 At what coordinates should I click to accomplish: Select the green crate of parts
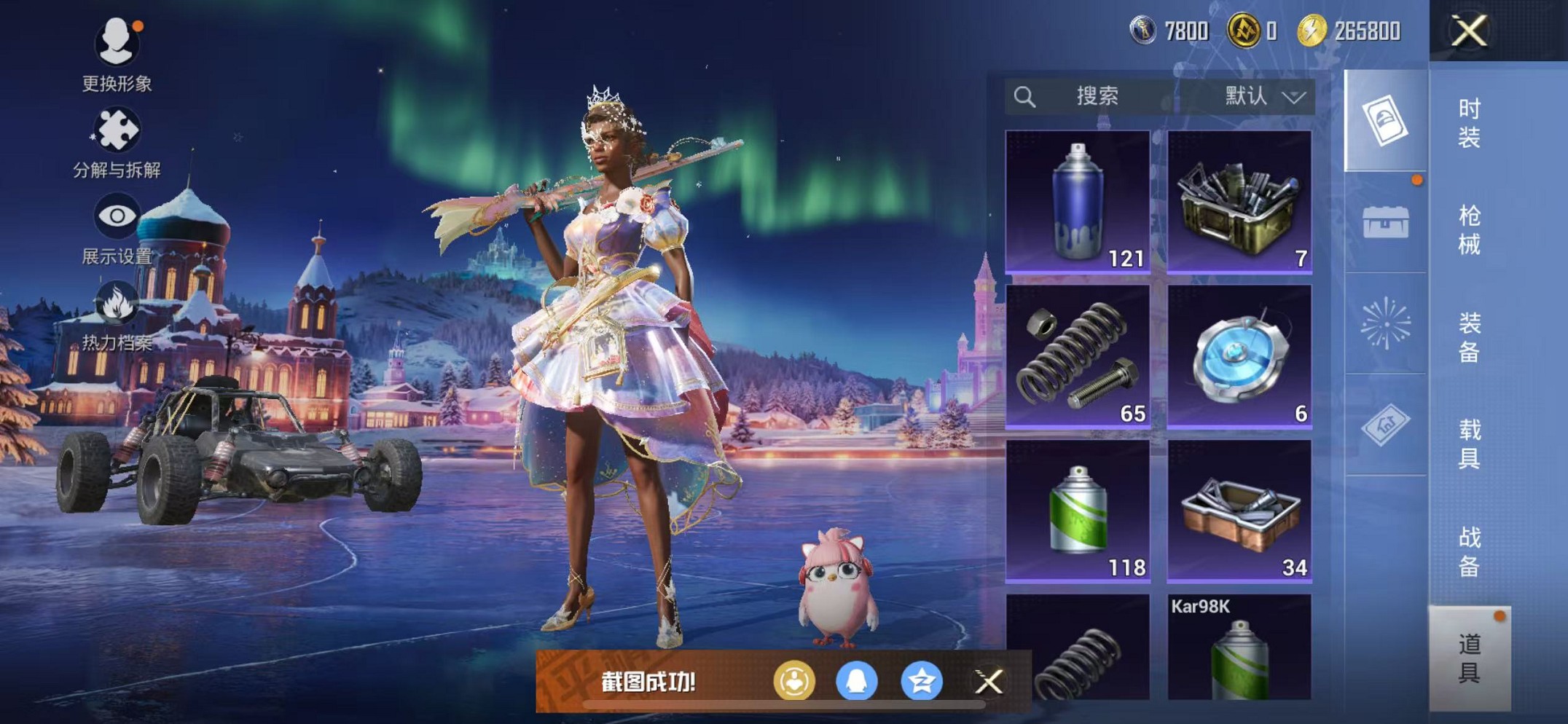1239,202
